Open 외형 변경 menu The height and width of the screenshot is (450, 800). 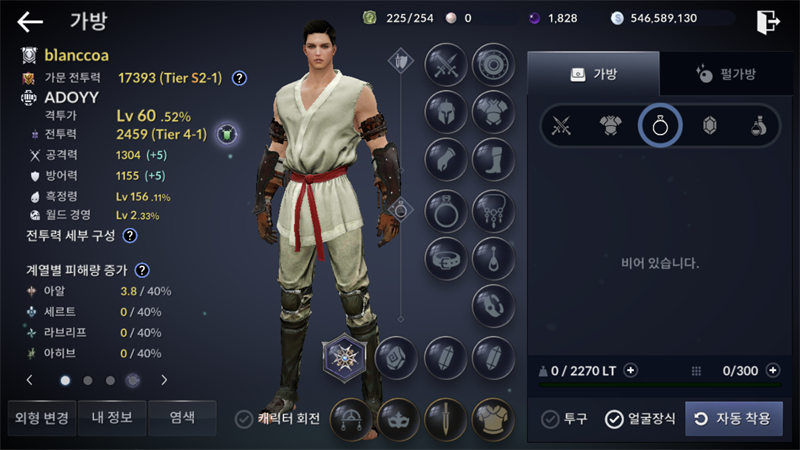click(x=41, y=417)
